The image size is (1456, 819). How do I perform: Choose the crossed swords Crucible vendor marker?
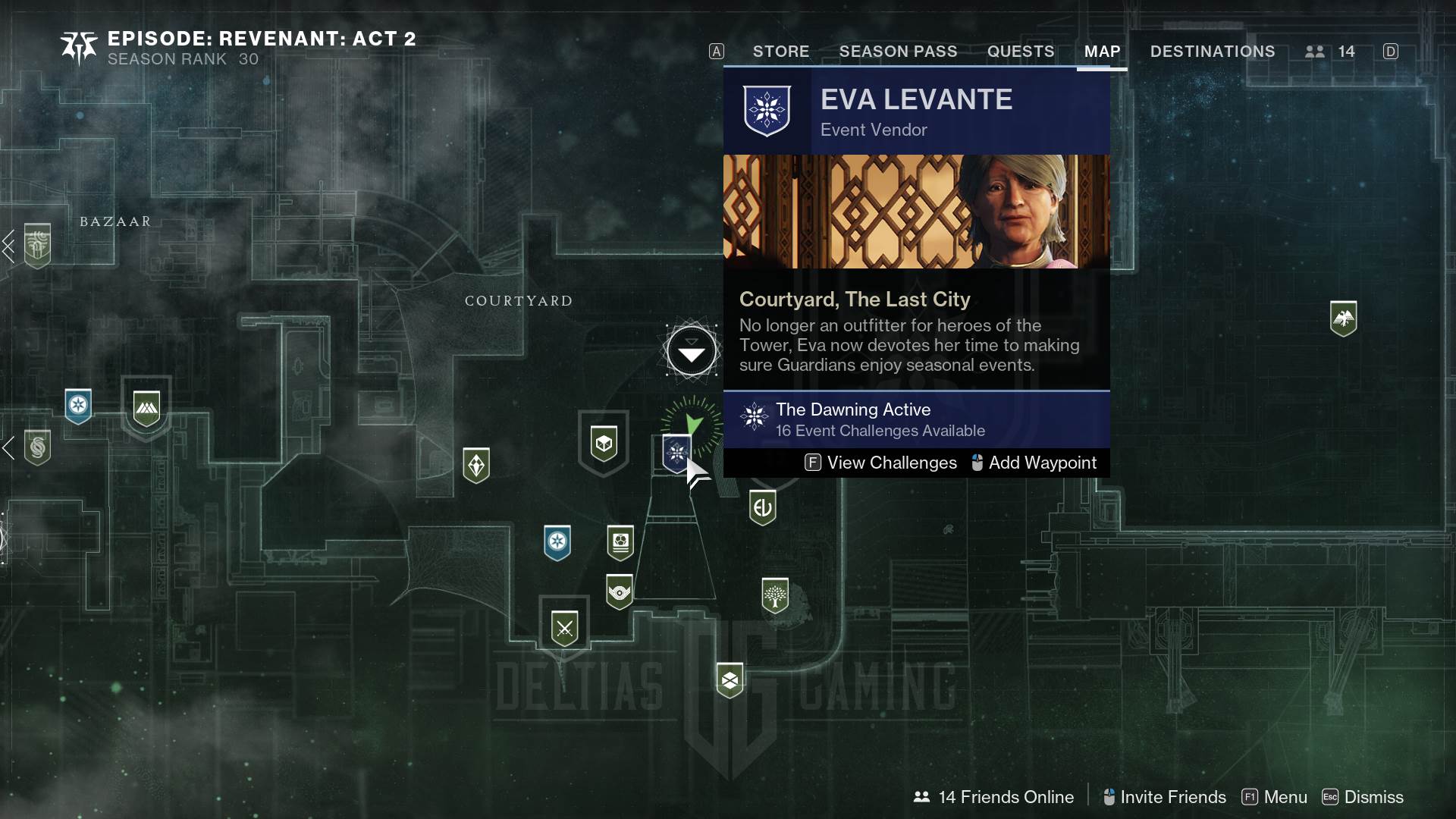(x=564, y=628)
